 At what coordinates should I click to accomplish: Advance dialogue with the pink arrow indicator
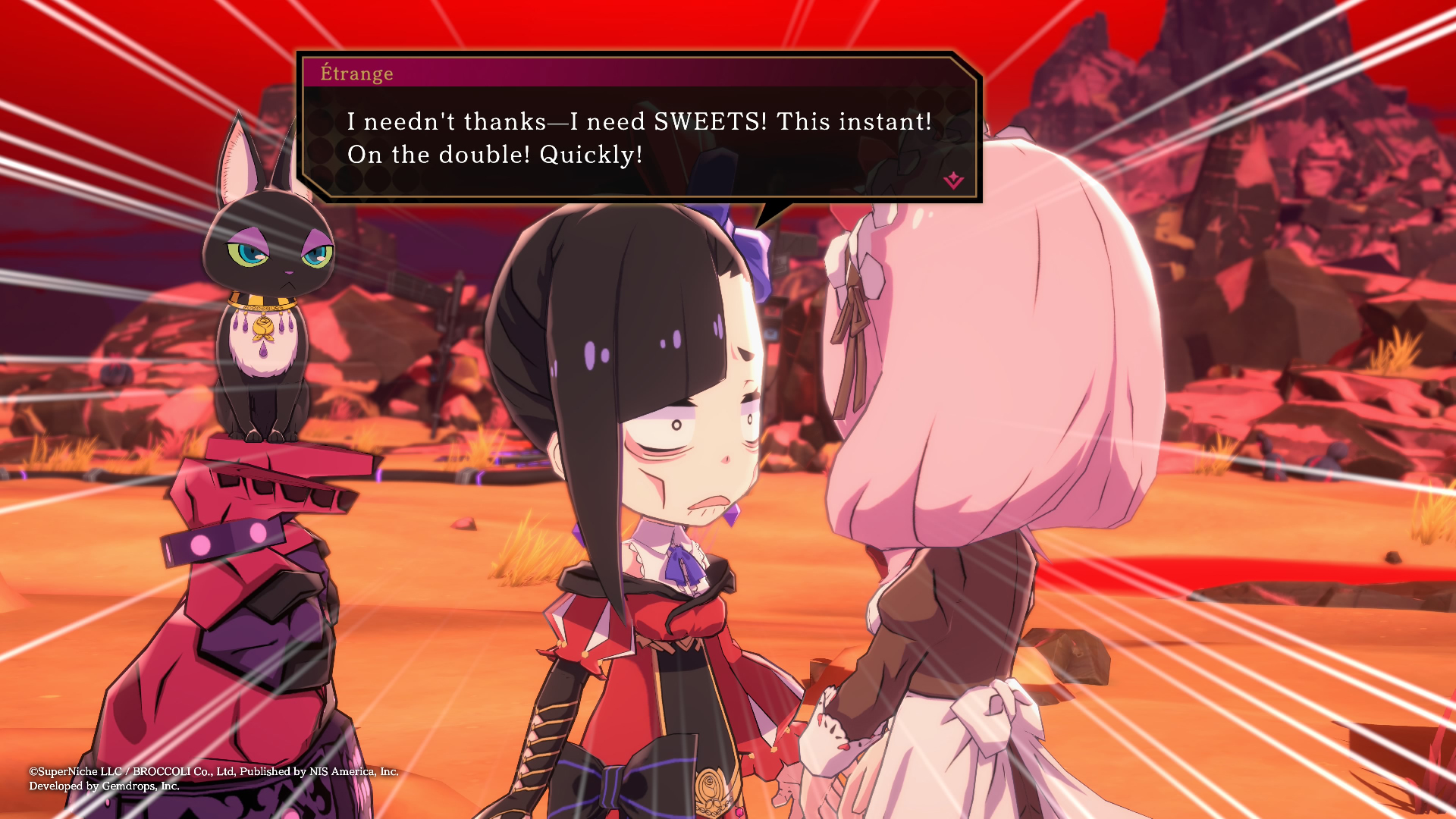[953, 180]
